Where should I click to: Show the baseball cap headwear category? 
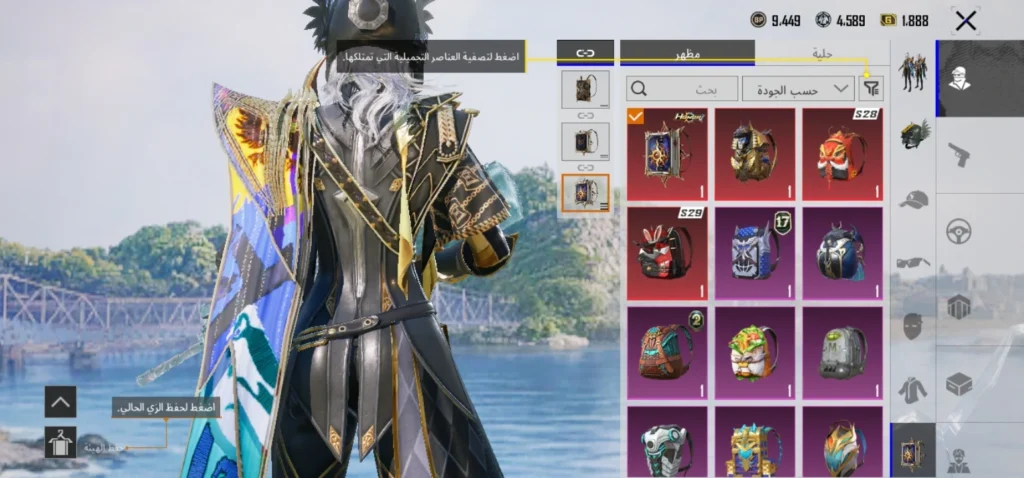click(x=913, y=198)
